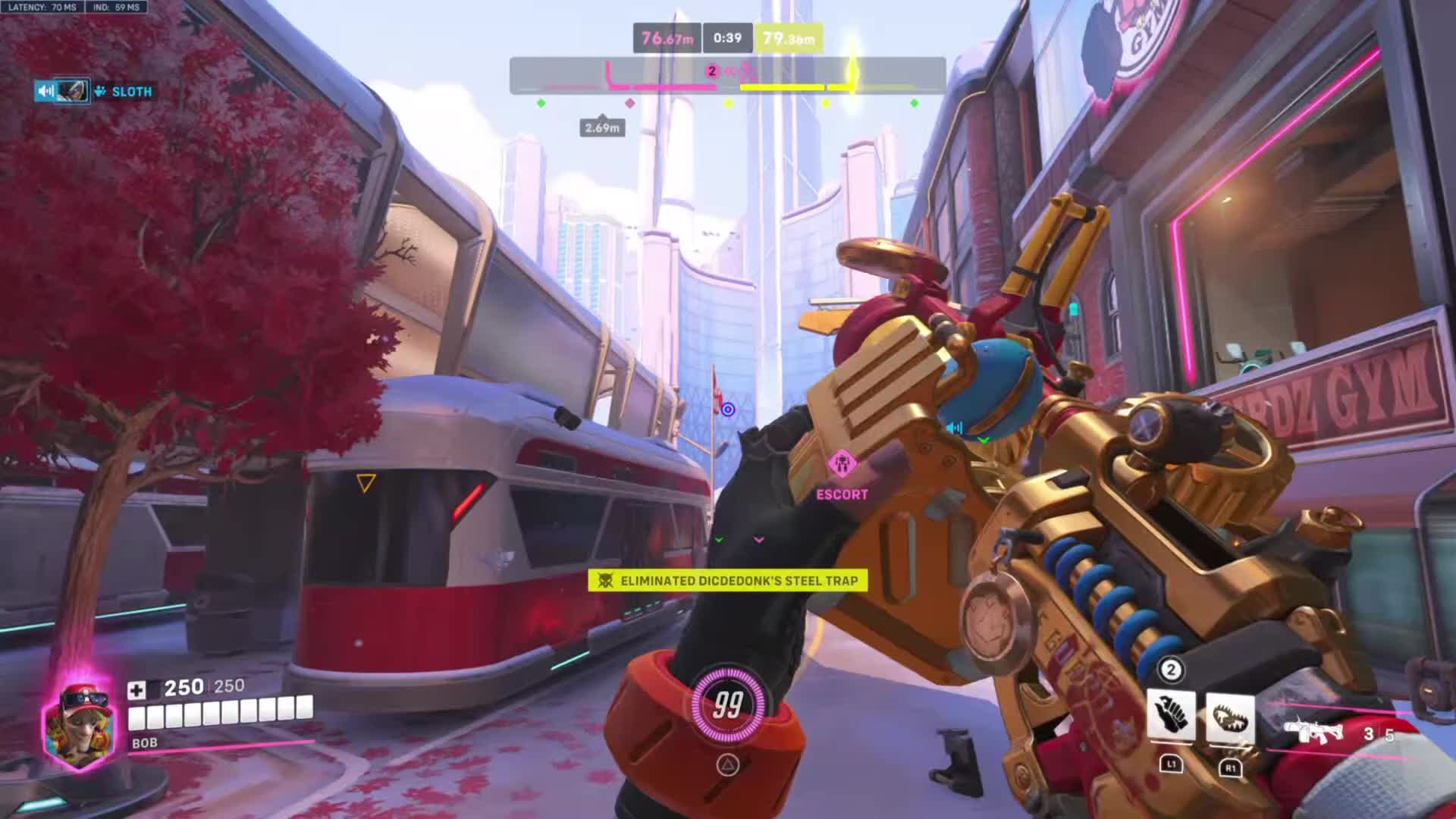The width and height of the screenshot is (1456, 819).
Task: Activate the Steel Trap ability icon
Action: pos(1229,717)
